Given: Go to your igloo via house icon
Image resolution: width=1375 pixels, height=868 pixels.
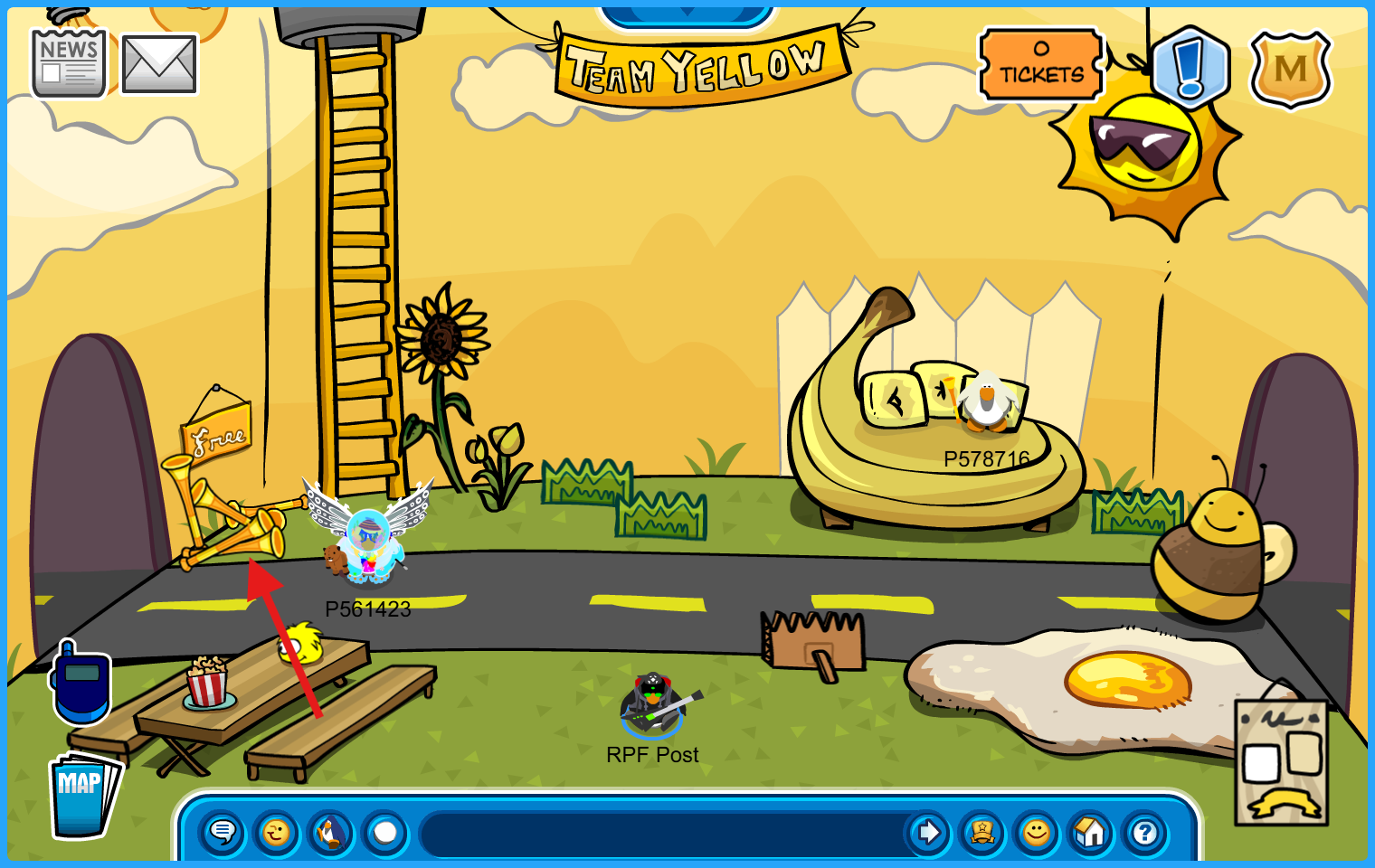Looking at the screenshot, I should coord(1091,832).
